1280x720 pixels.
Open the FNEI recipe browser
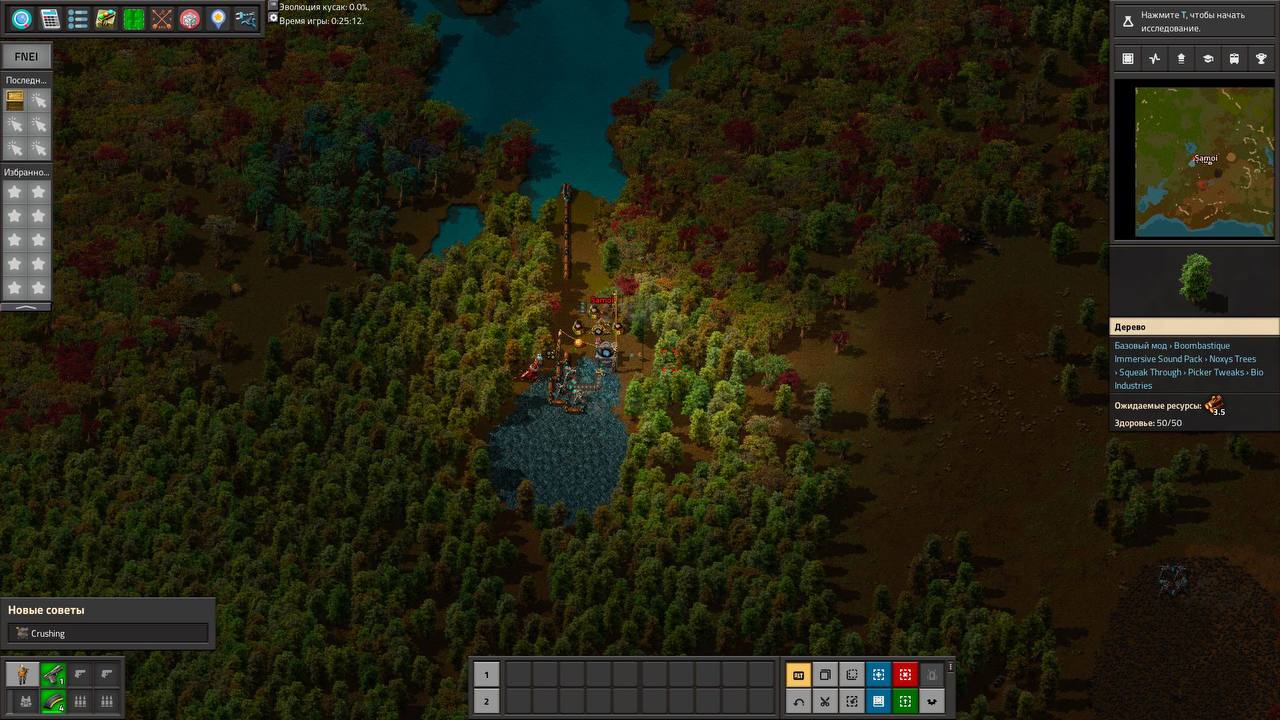pos(26,57)
